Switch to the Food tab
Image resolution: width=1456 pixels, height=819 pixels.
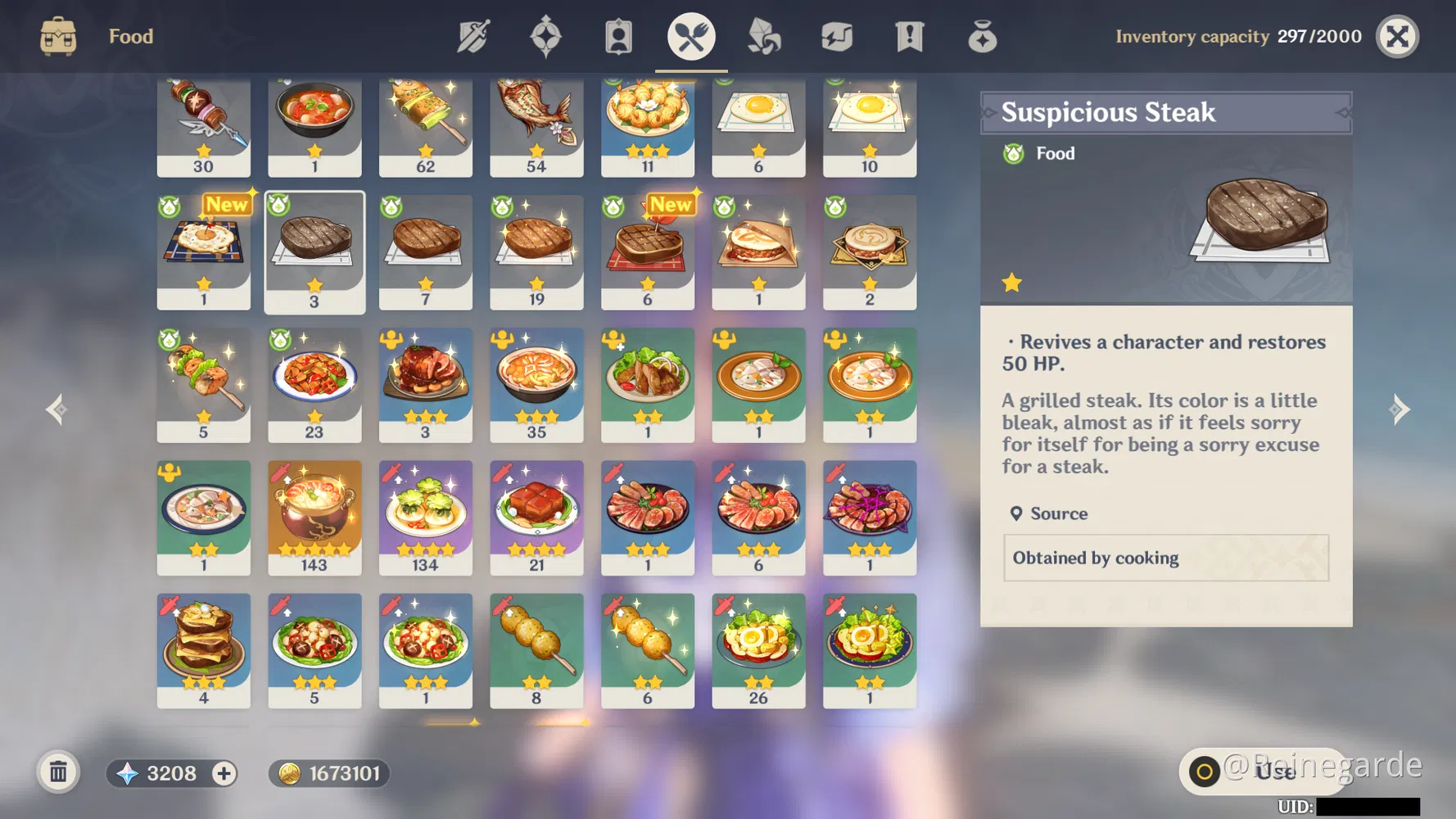pyautogui.click(x=690, y=36)
